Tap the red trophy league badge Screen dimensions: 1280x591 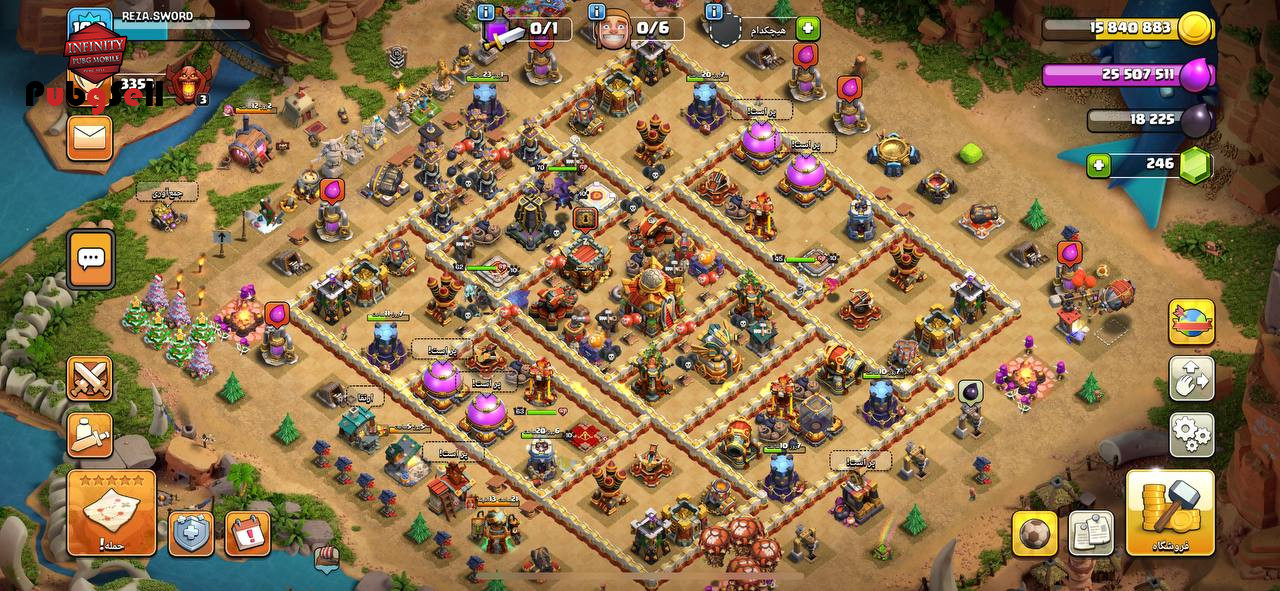(x=188, y=83)
